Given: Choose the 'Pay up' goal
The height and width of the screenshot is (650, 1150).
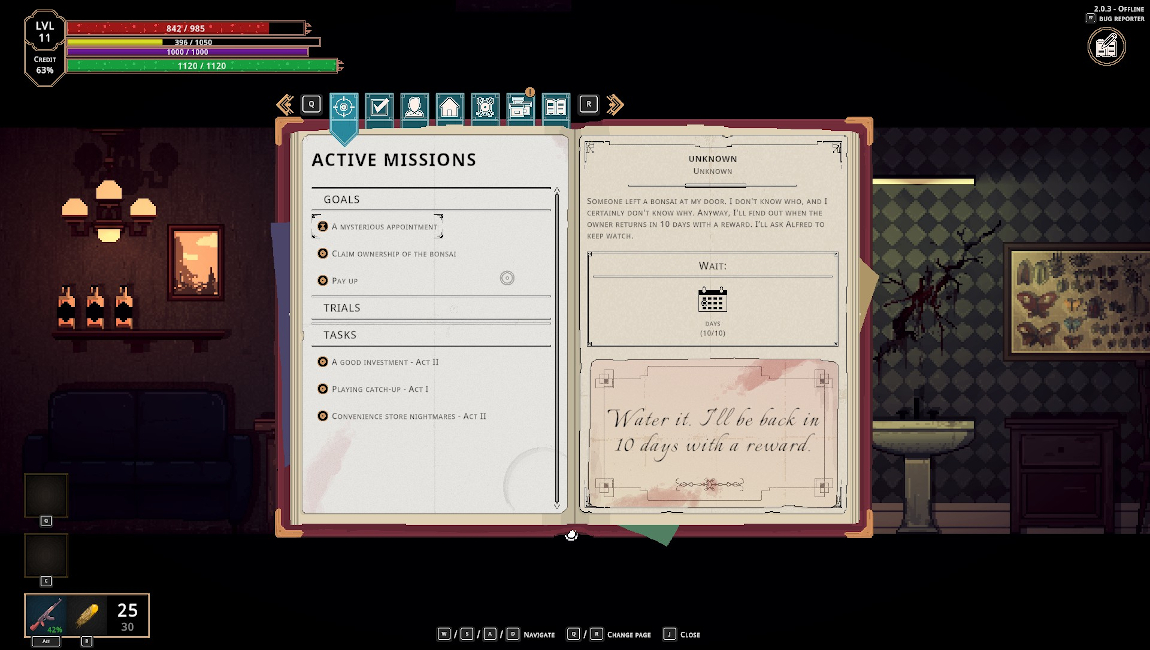Looking at the screenshot, I should coord(345,281).
